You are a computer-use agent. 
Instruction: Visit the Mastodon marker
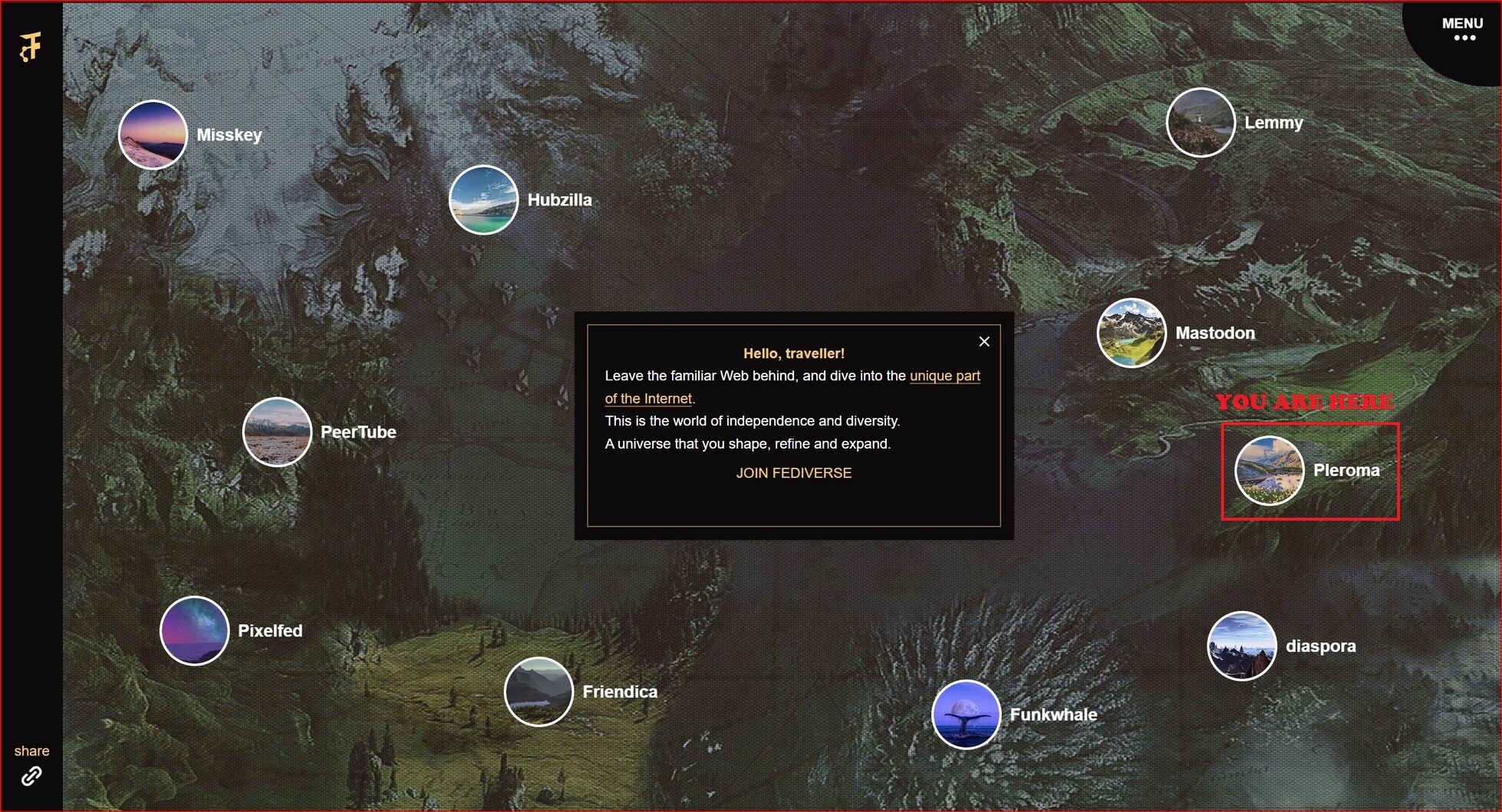point(1131,333)
